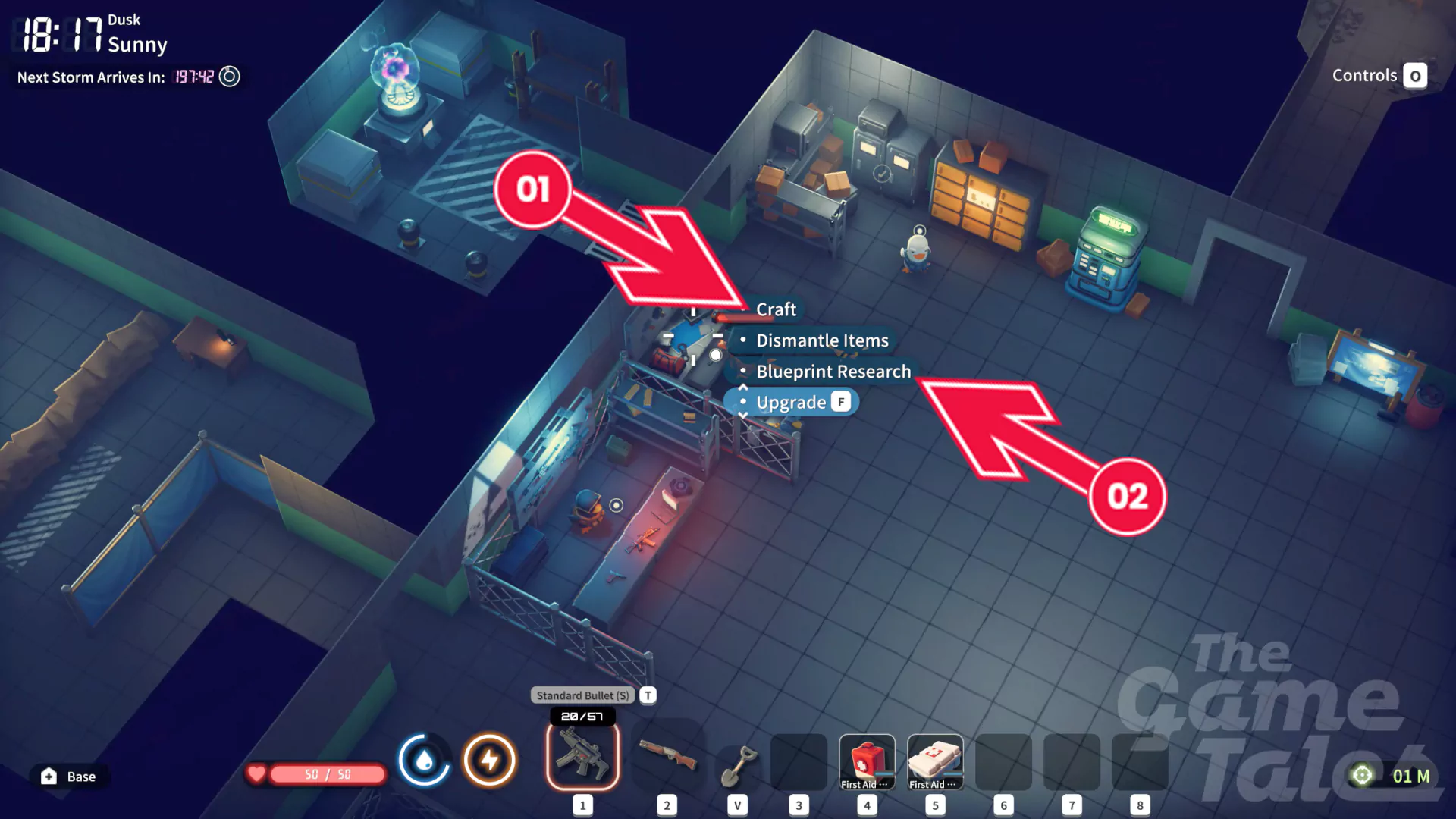Select the Dismantle Items option
The height and width of the screenshot is (819, 1456).
(821, 340)
